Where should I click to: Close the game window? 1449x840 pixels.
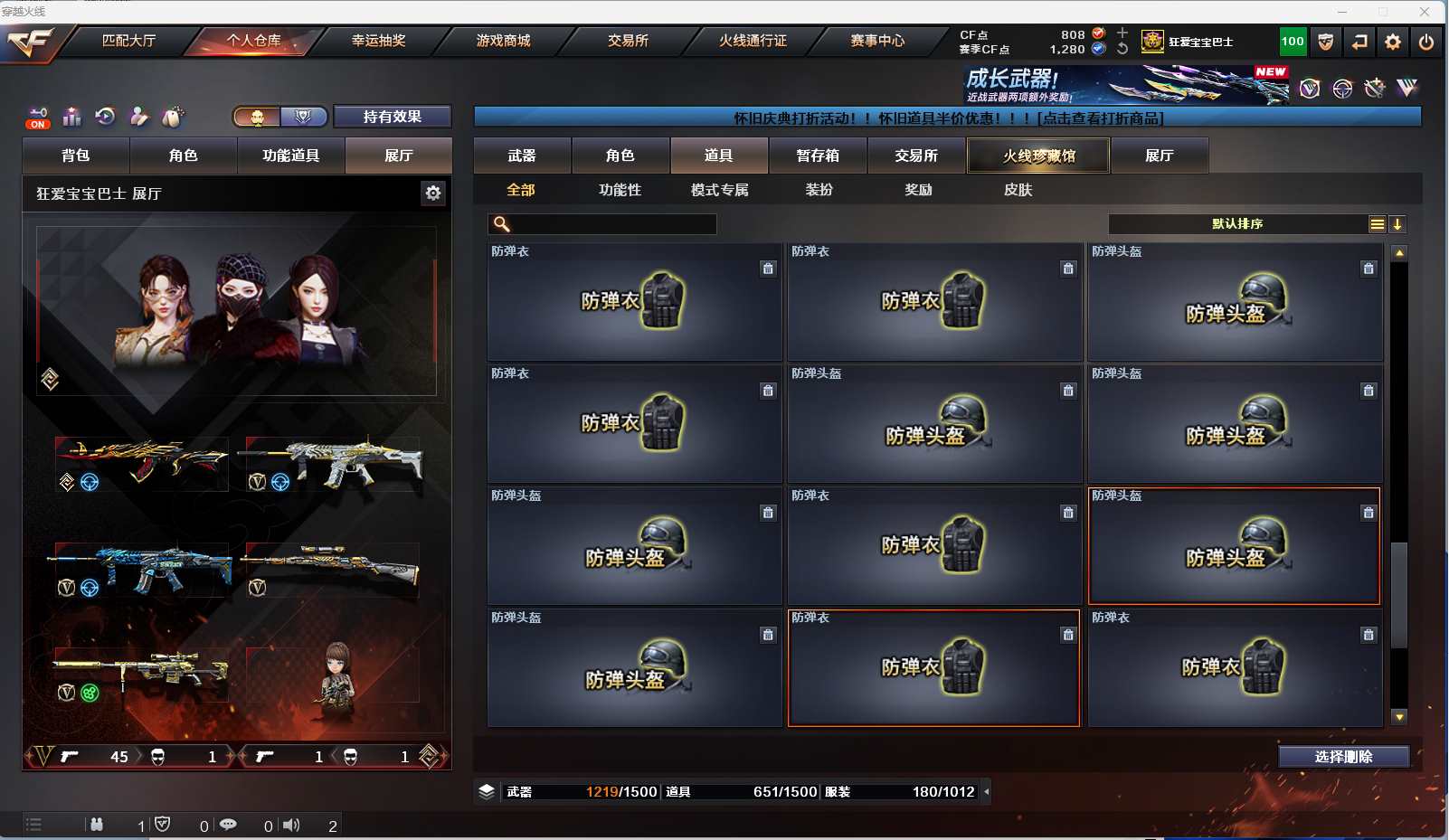tap(1425, 12)
